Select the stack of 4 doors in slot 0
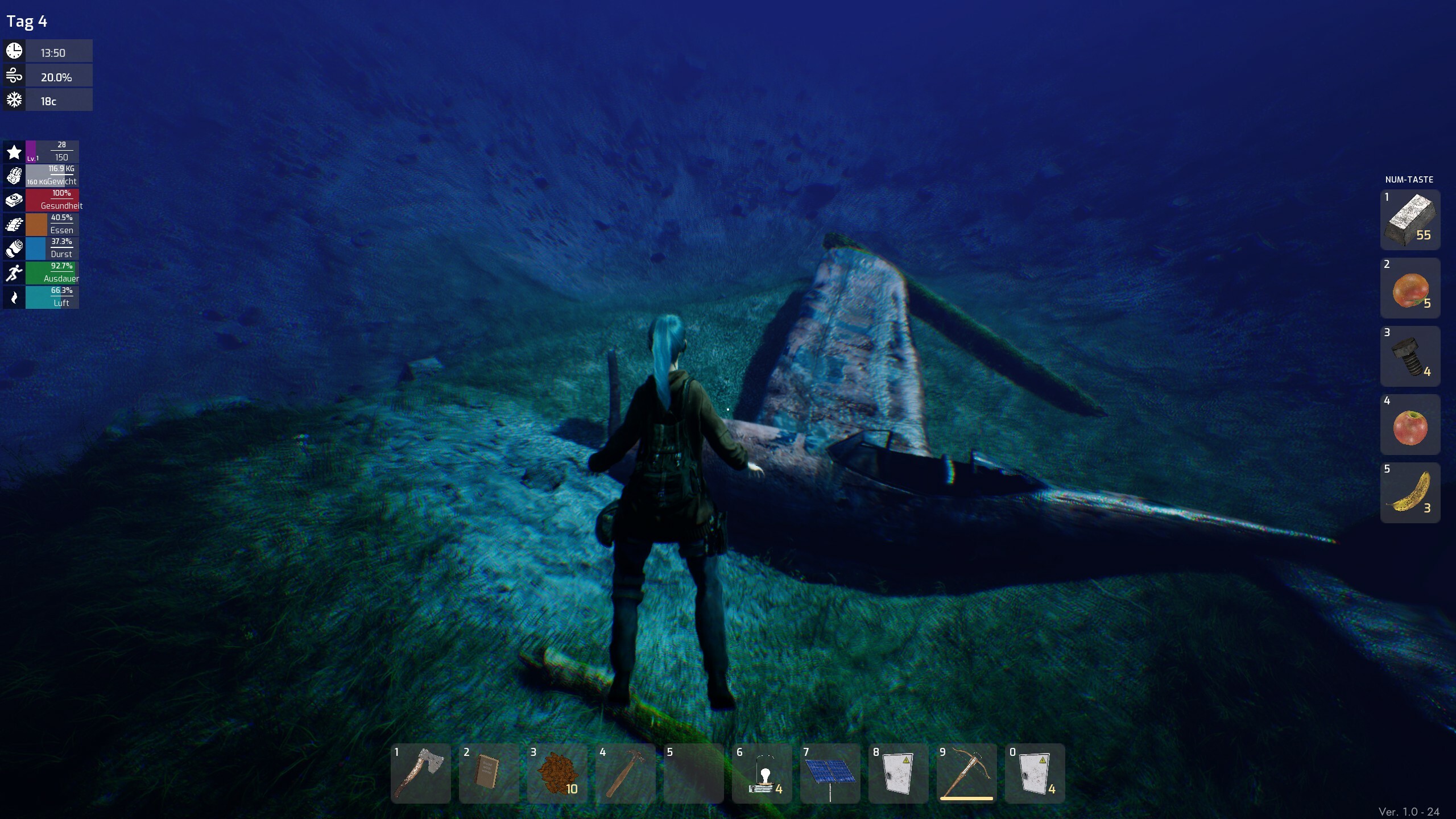 (1035, 773)
